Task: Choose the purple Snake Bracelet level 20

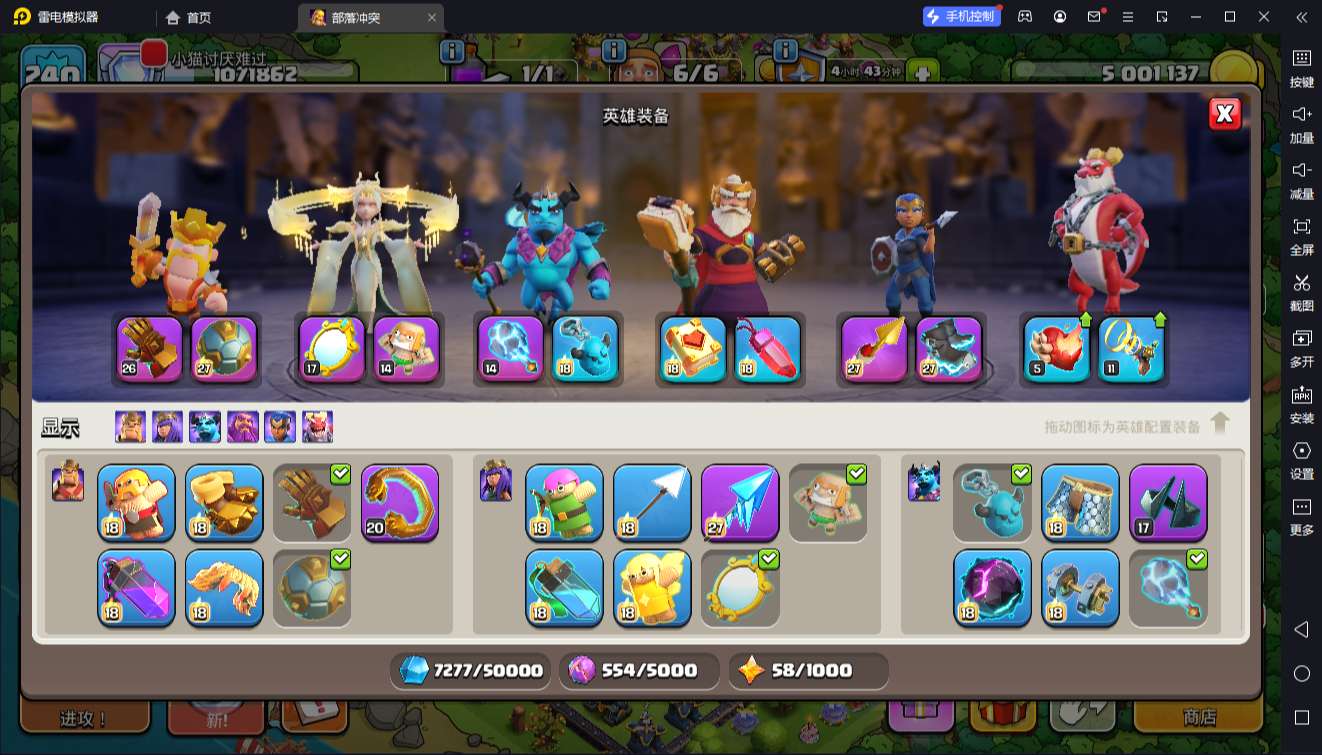Action: (400, 502)
